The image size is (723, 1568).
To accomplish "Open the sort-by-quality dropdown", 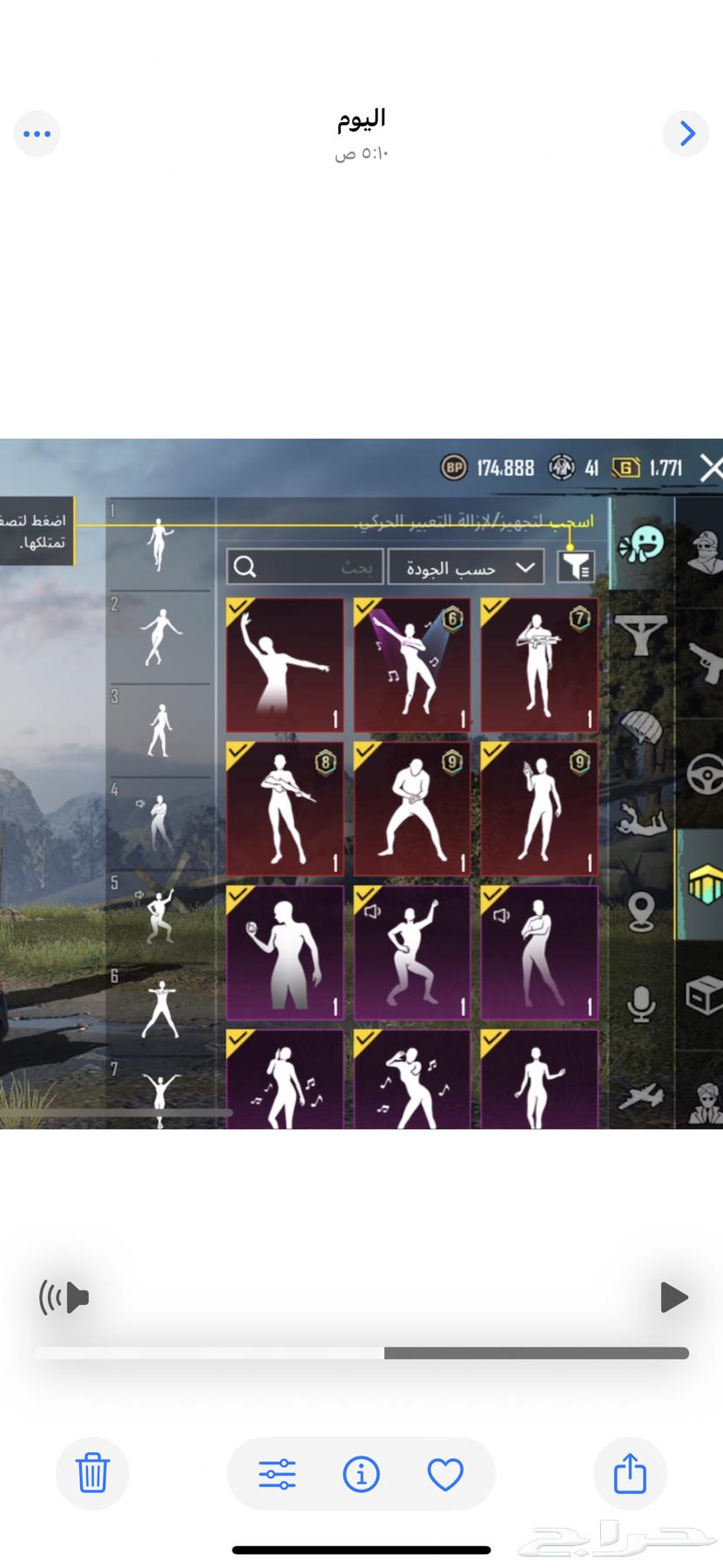I will (x=466, y=567).
